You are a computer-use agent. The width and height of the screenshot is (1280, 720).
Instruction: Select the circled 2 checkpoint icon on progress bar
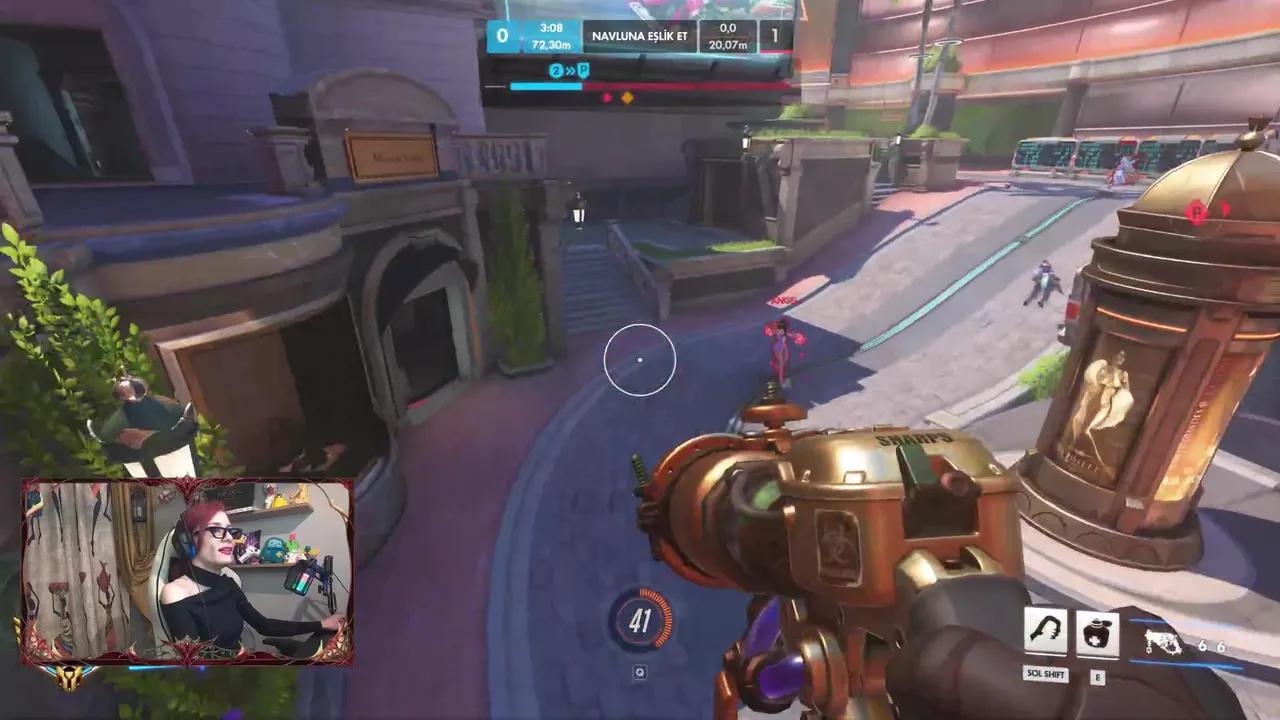556,71
